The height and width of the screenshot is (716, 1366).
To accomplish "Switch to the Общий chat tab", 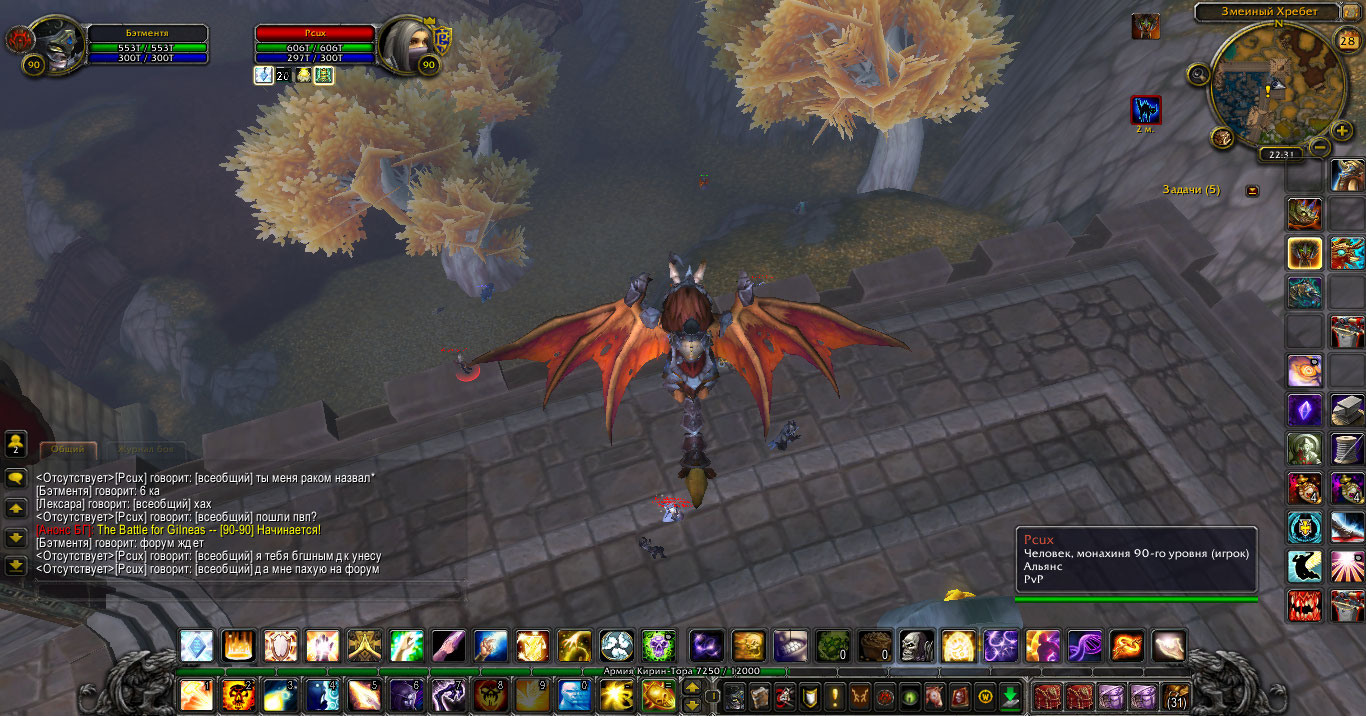I will 68,450.
